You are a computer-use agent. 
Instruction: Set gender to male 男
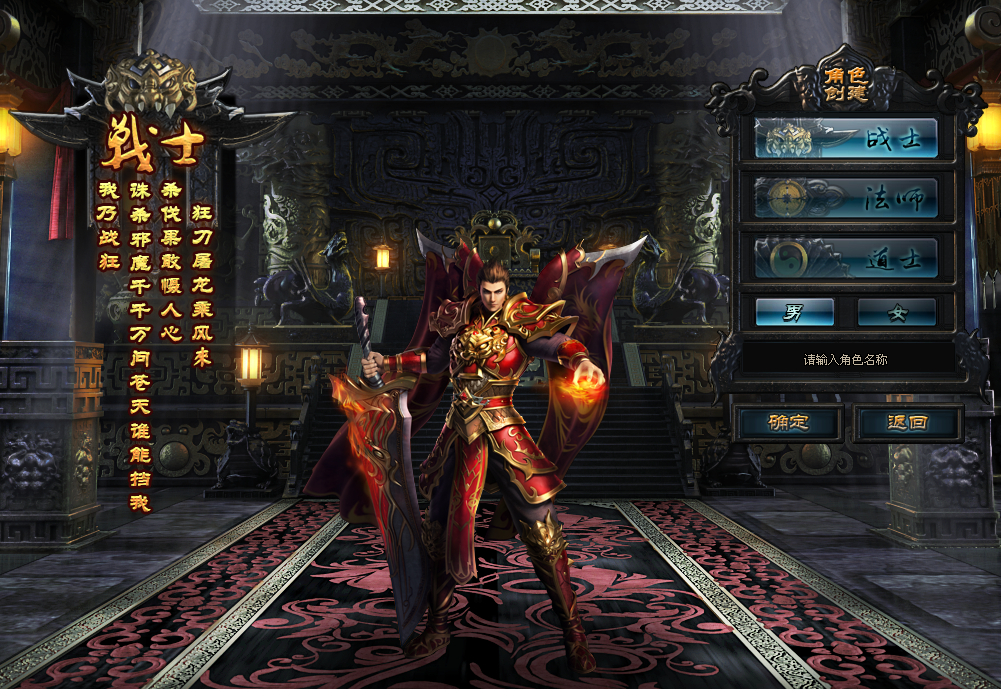794,312
